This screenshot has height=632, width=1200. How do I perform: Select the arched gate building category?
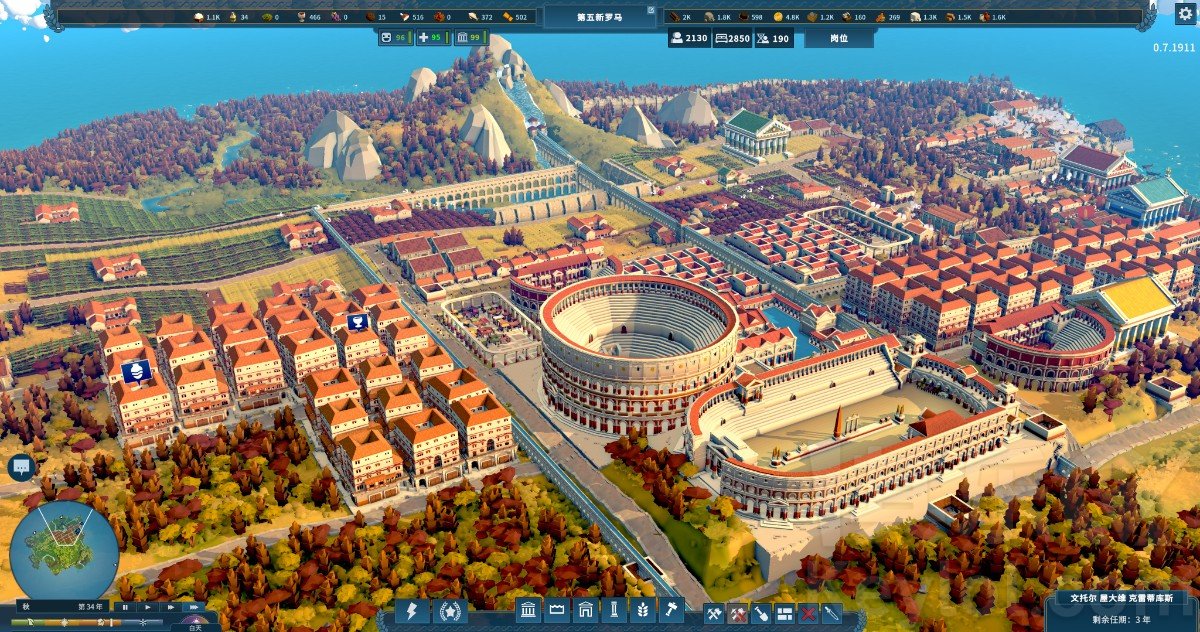click(x=587, y=610)
